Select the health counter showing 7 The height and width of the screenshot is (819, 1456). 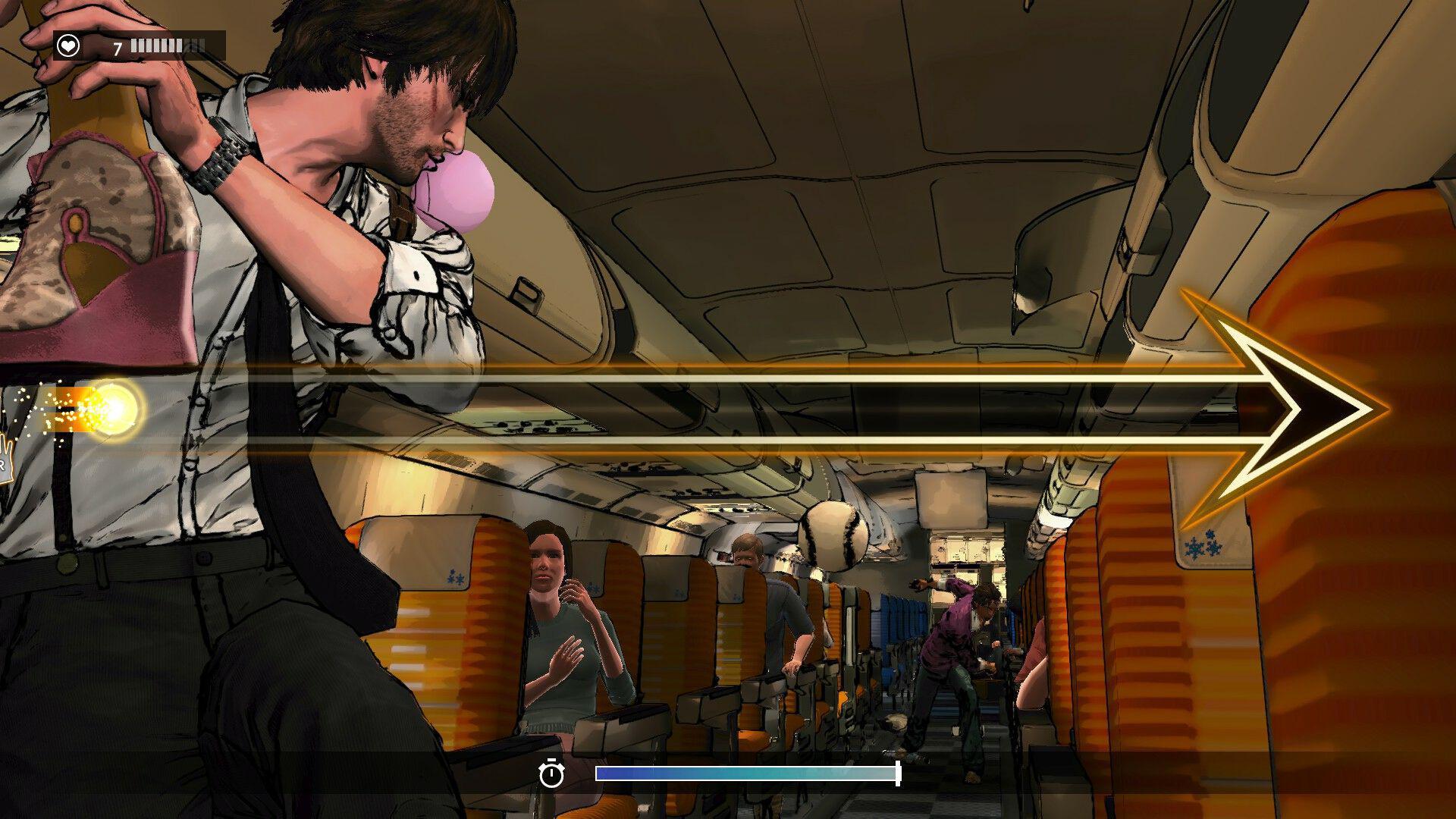pyautogui.click(x=116, y=49)
